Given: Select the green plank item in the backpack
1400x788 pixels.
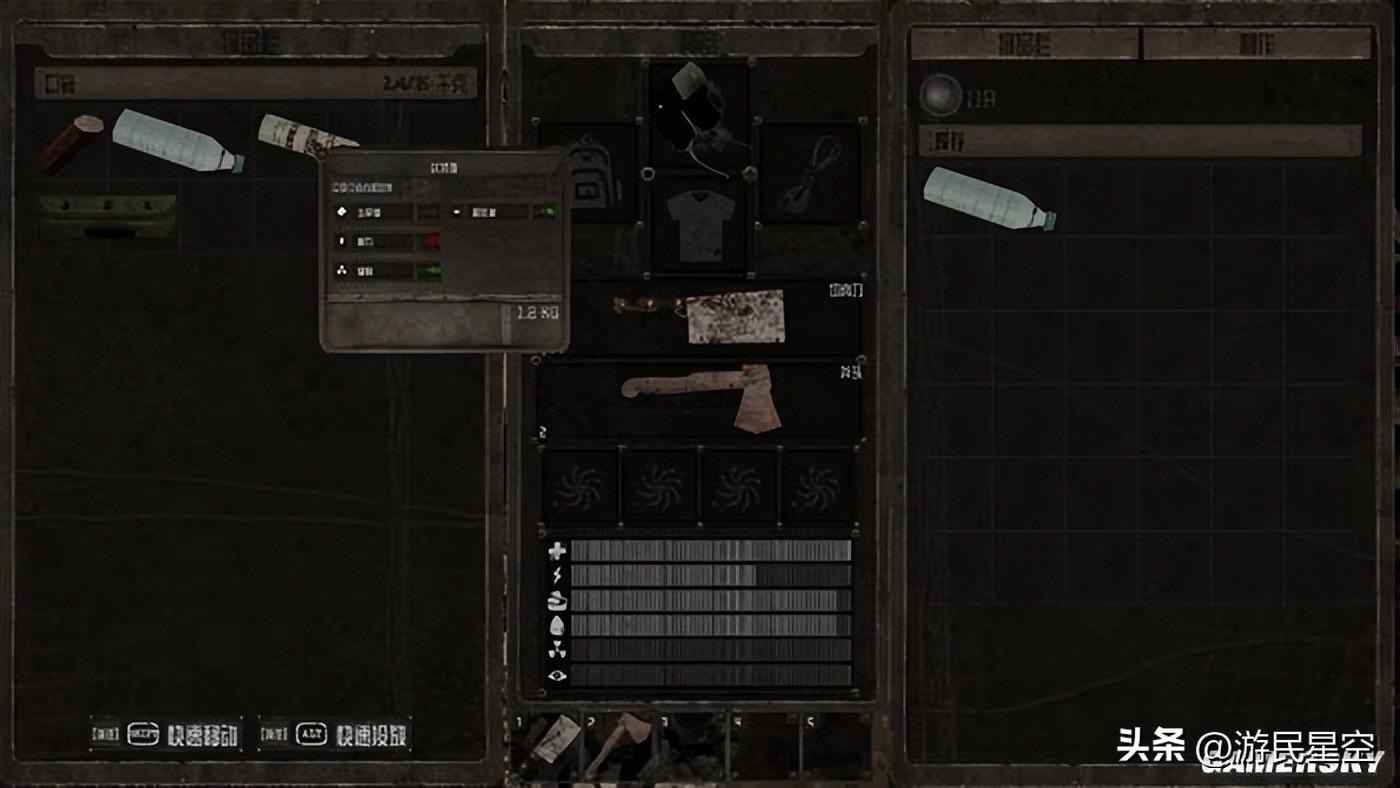Looking at the screenshot, I should tap(108, 214).
